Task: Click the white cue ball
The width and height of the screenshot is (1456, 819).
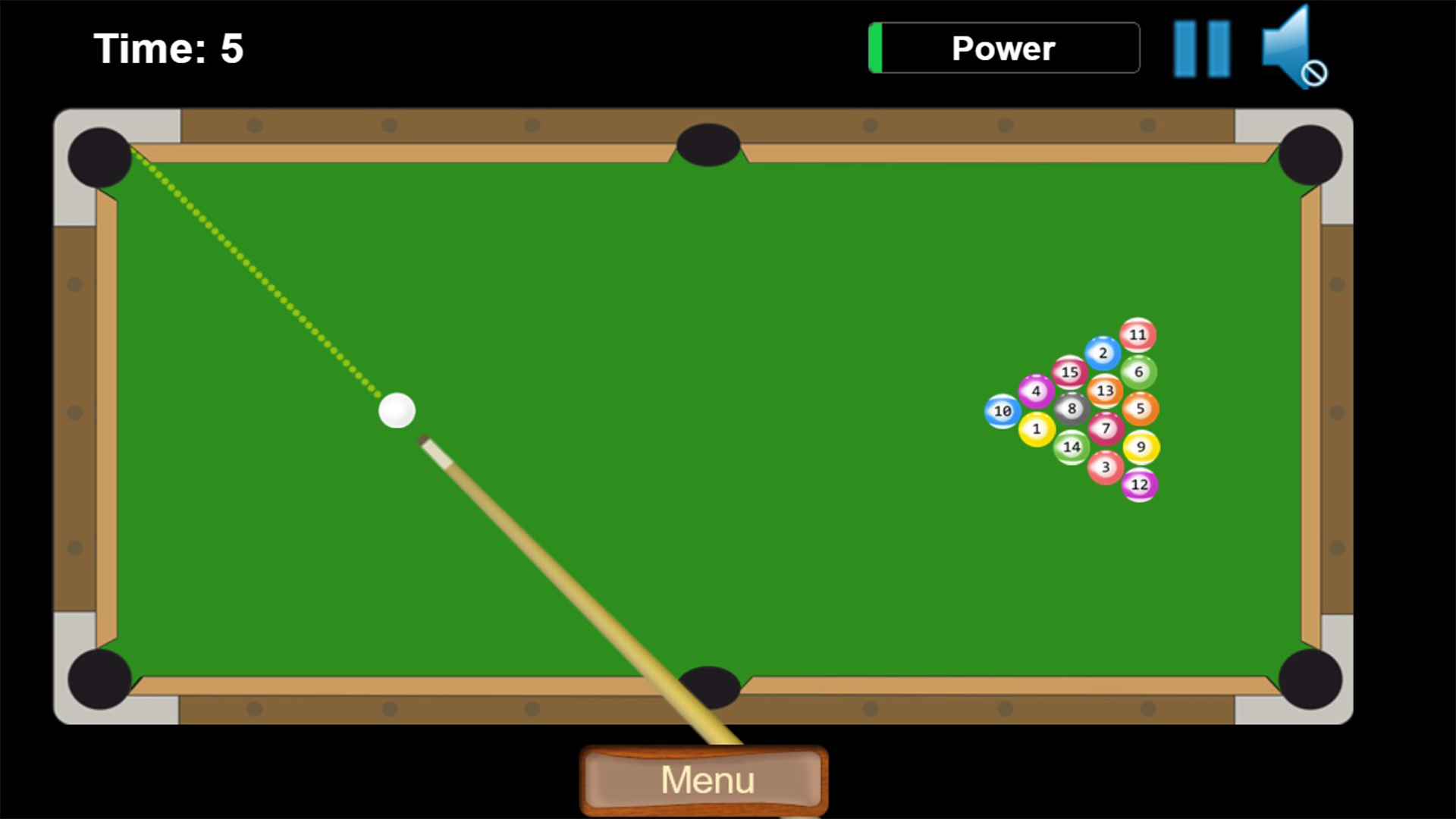Action: coord(397,409)
